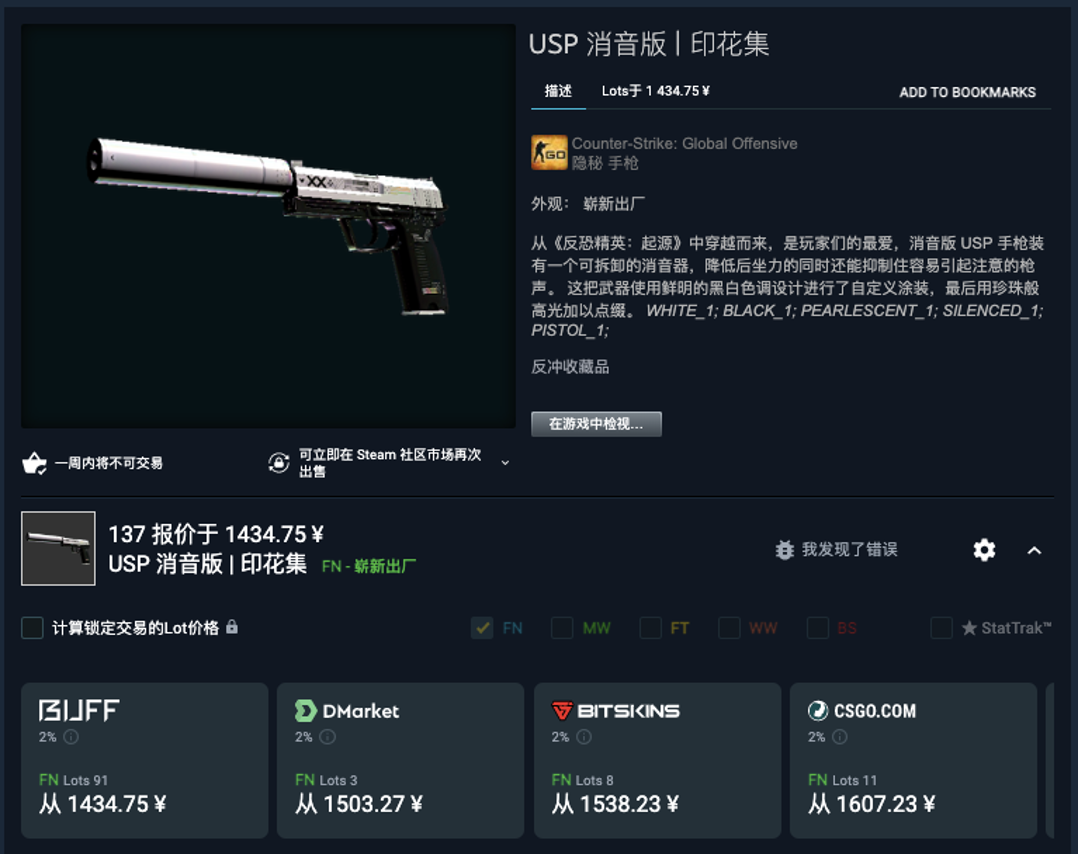Tick the FT wear checkbox
1079x857 pixels.
[651, 628]
